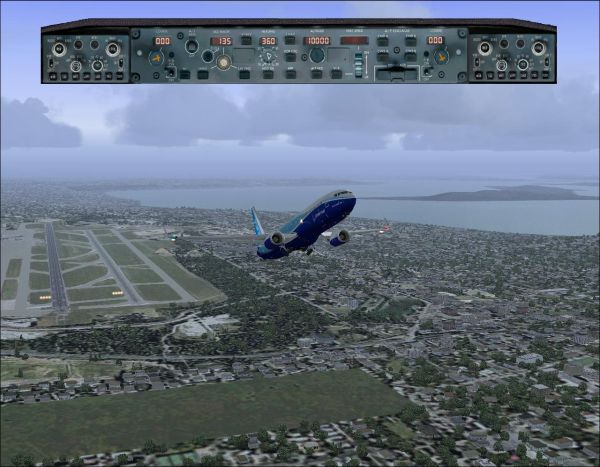Image resolution: width=600 pixels, height=467 pixels.
Task: Turn the captain's course knob
Action: (155, 58)
